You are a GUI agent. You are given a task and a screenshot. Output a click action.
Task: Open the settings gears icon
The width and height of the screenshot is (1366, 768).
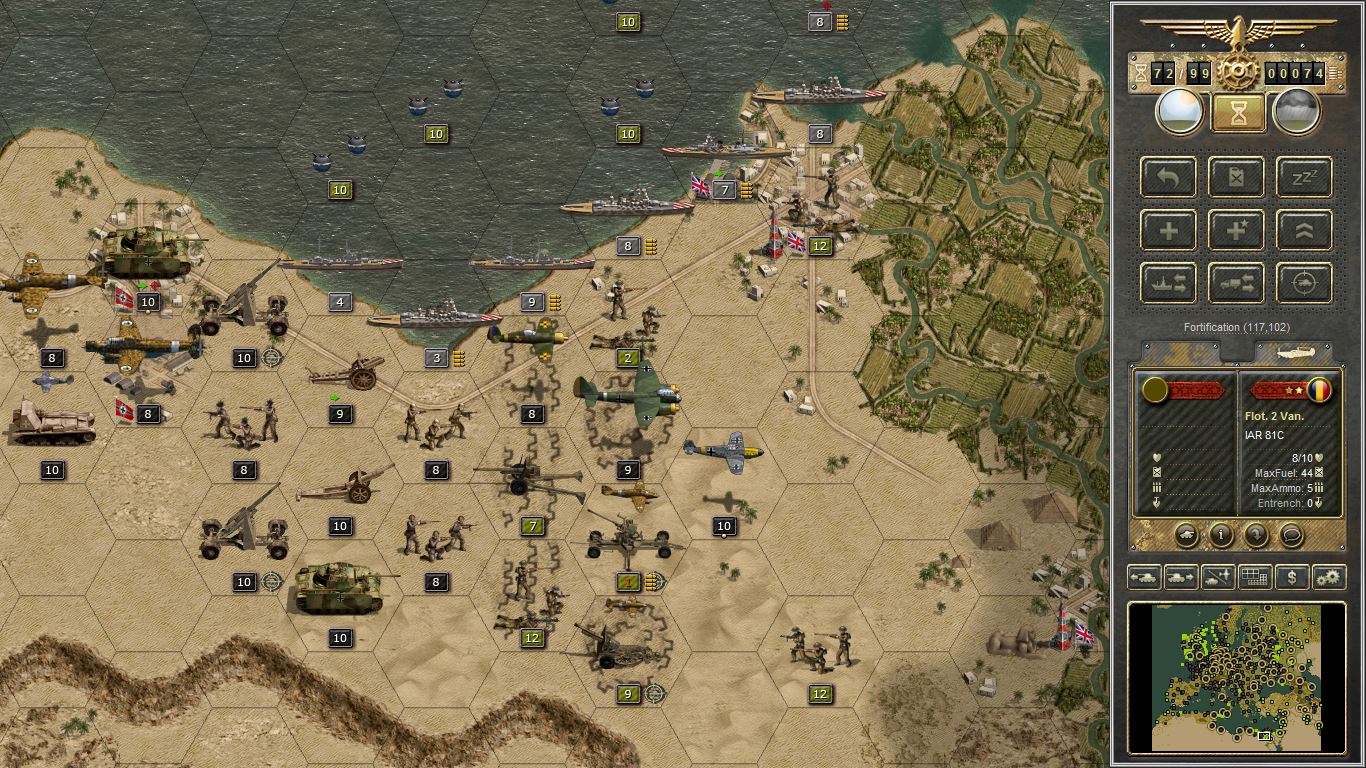(1327, 577)
